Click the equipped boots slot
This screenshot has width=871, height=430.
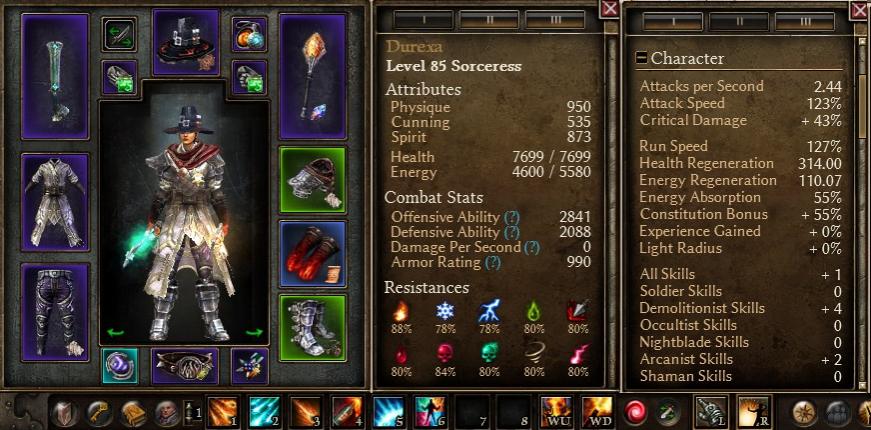312,327
